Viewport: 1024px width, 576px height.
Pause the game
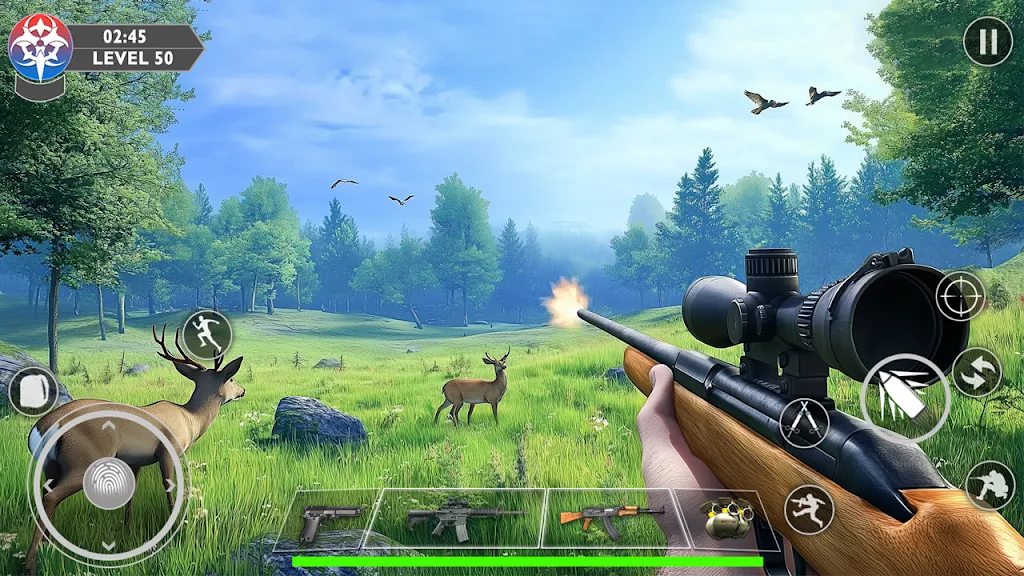[987, 42]
